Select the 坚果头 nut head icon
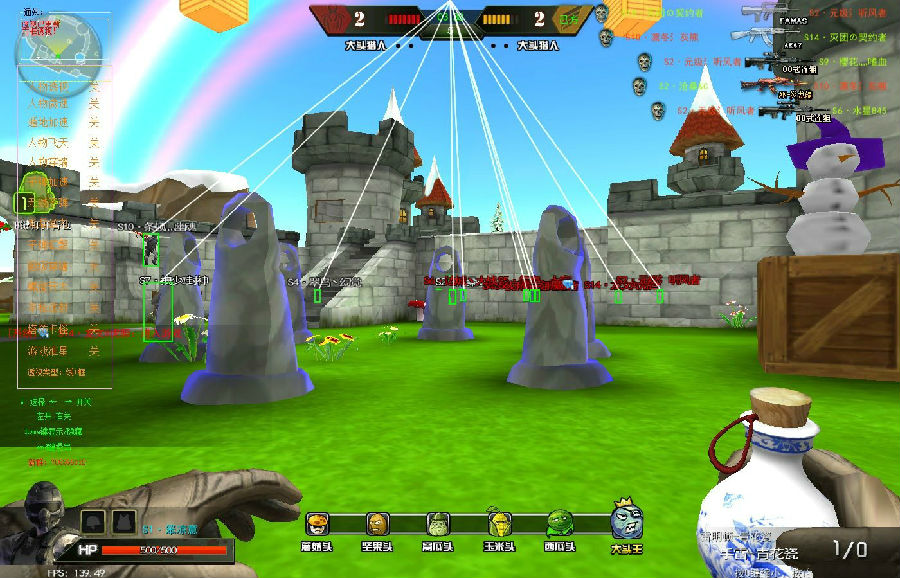The image size is (900, 578). pyautogui.click(x=376, y=524)
